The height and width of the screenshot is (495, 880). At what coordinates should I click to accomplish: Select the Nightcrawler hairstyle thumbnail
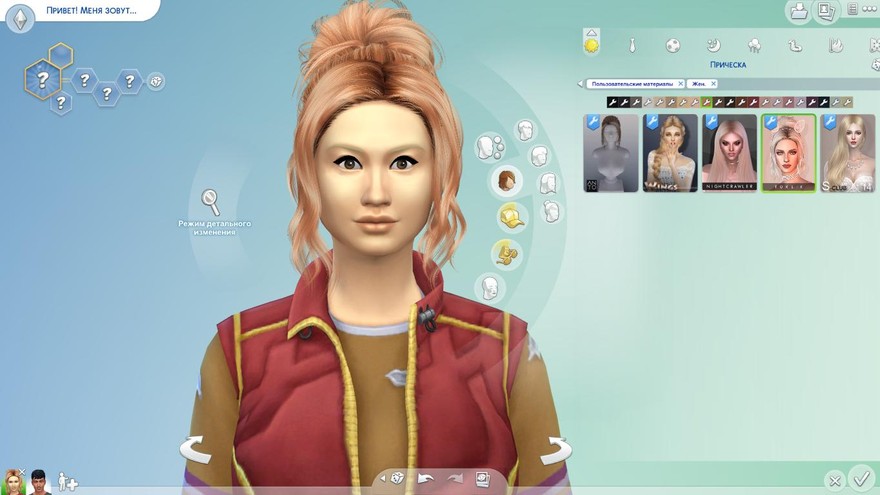(x=729, y=153)
